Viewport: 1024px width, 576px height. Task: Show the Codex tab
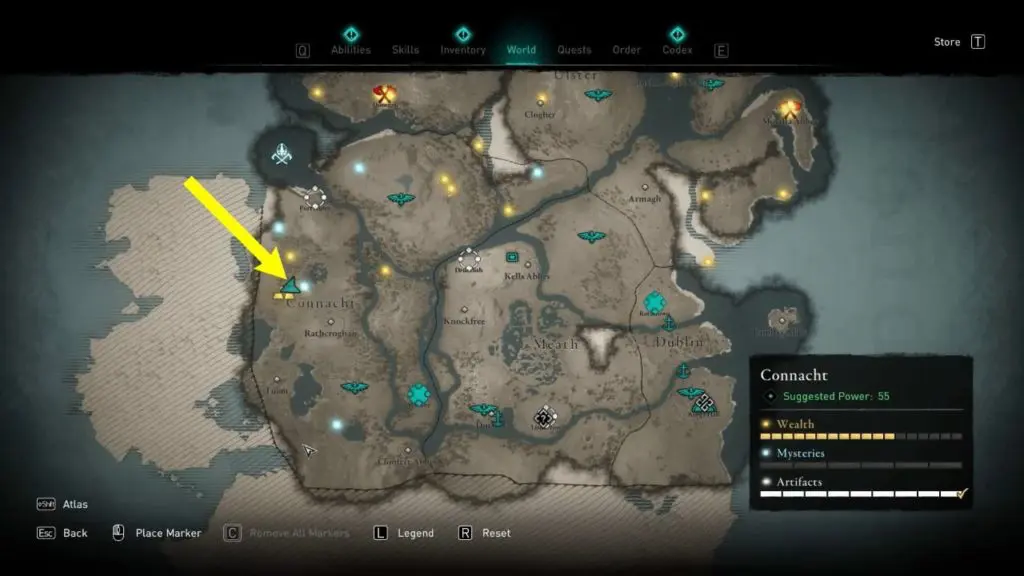[677, 50]
